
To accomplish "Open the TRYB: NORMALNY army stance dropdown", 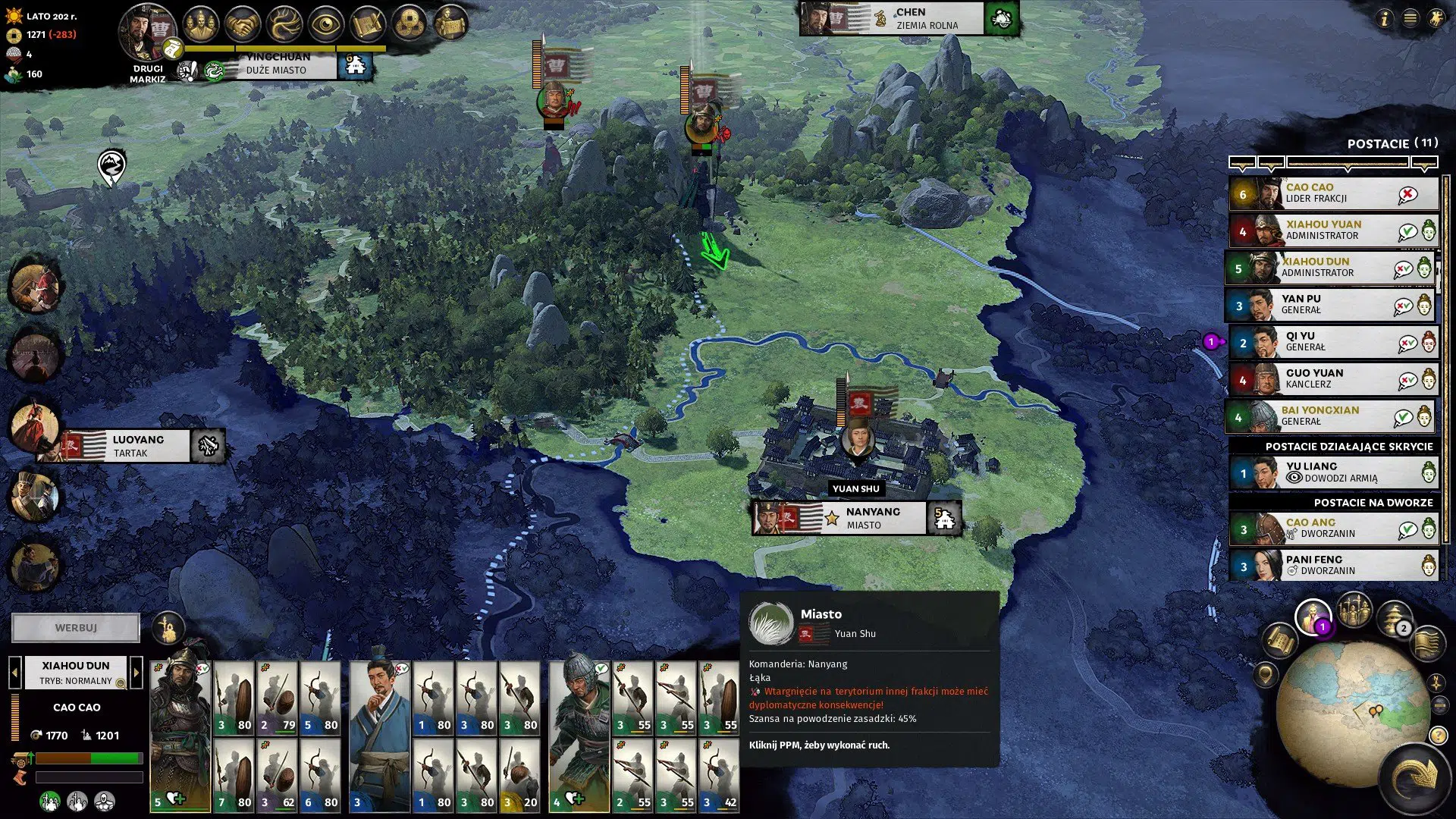I will pyautogui.click(x=76, y=680).
